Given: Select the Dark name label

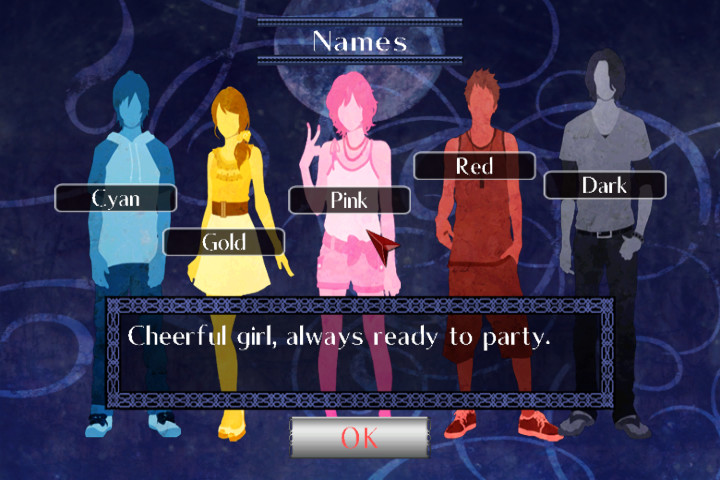Looking at the screenshot, I should tap(604, 185).
